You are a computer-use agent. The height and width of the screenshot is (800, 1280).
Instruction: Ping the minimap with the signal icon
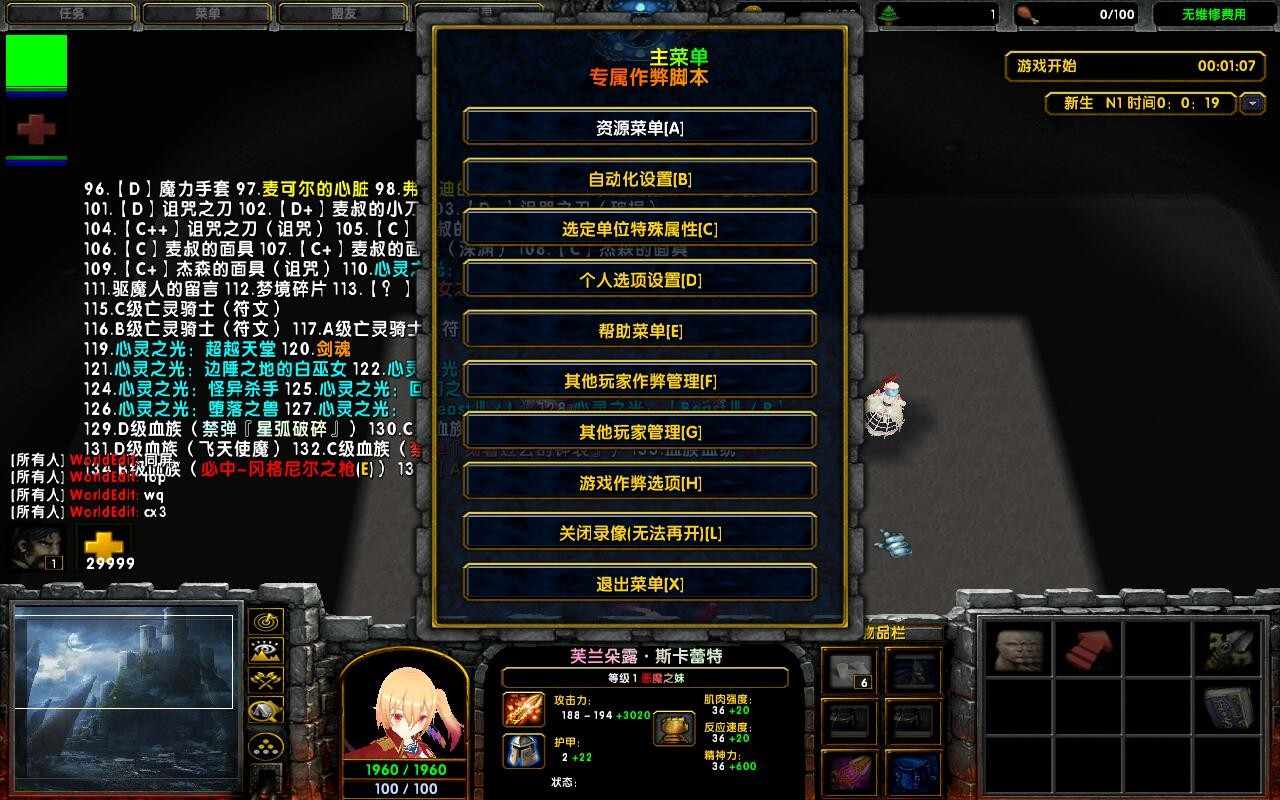click(x=264, y=621)
